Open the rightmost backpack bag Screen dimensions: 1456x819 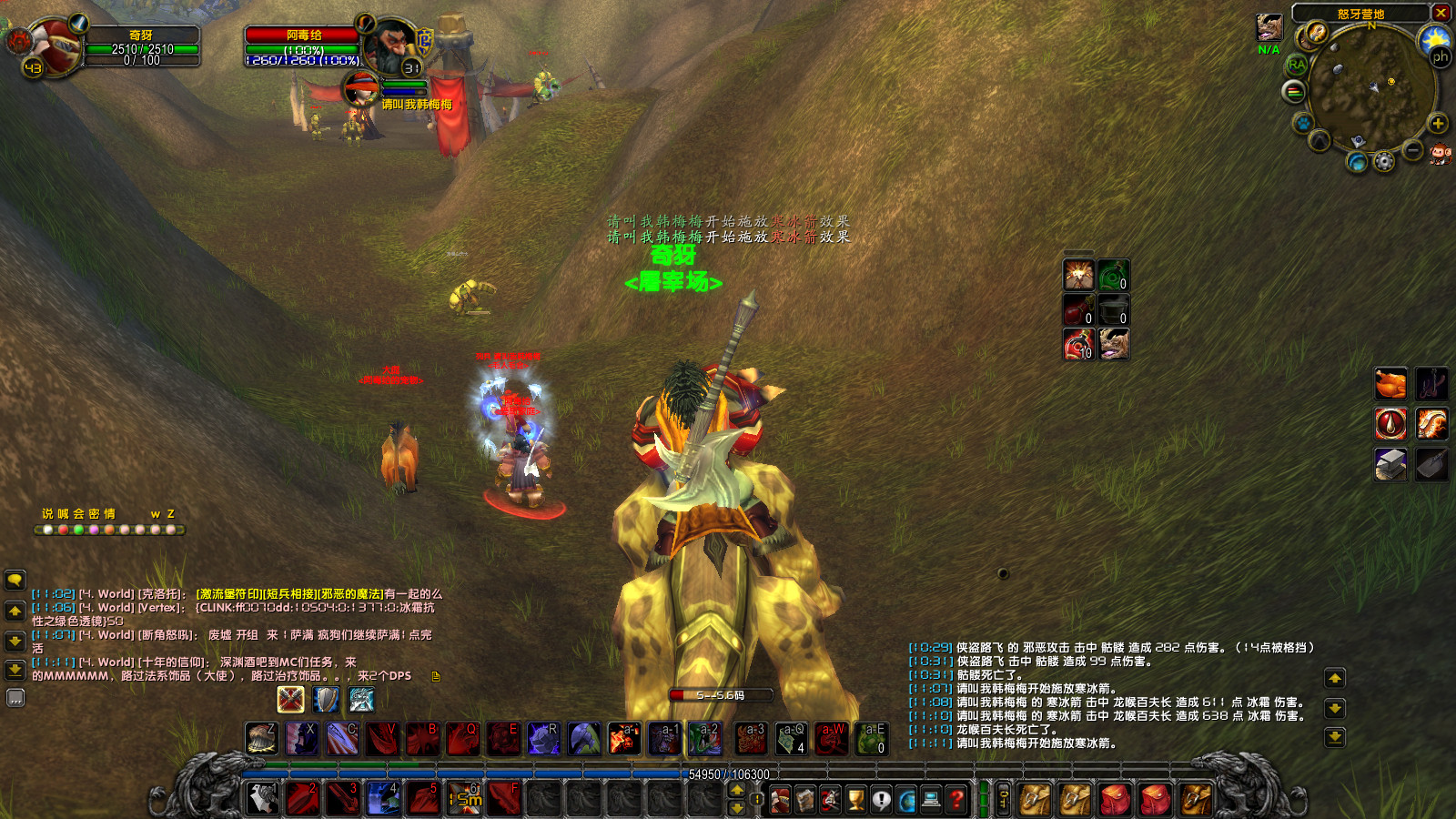1195,799
